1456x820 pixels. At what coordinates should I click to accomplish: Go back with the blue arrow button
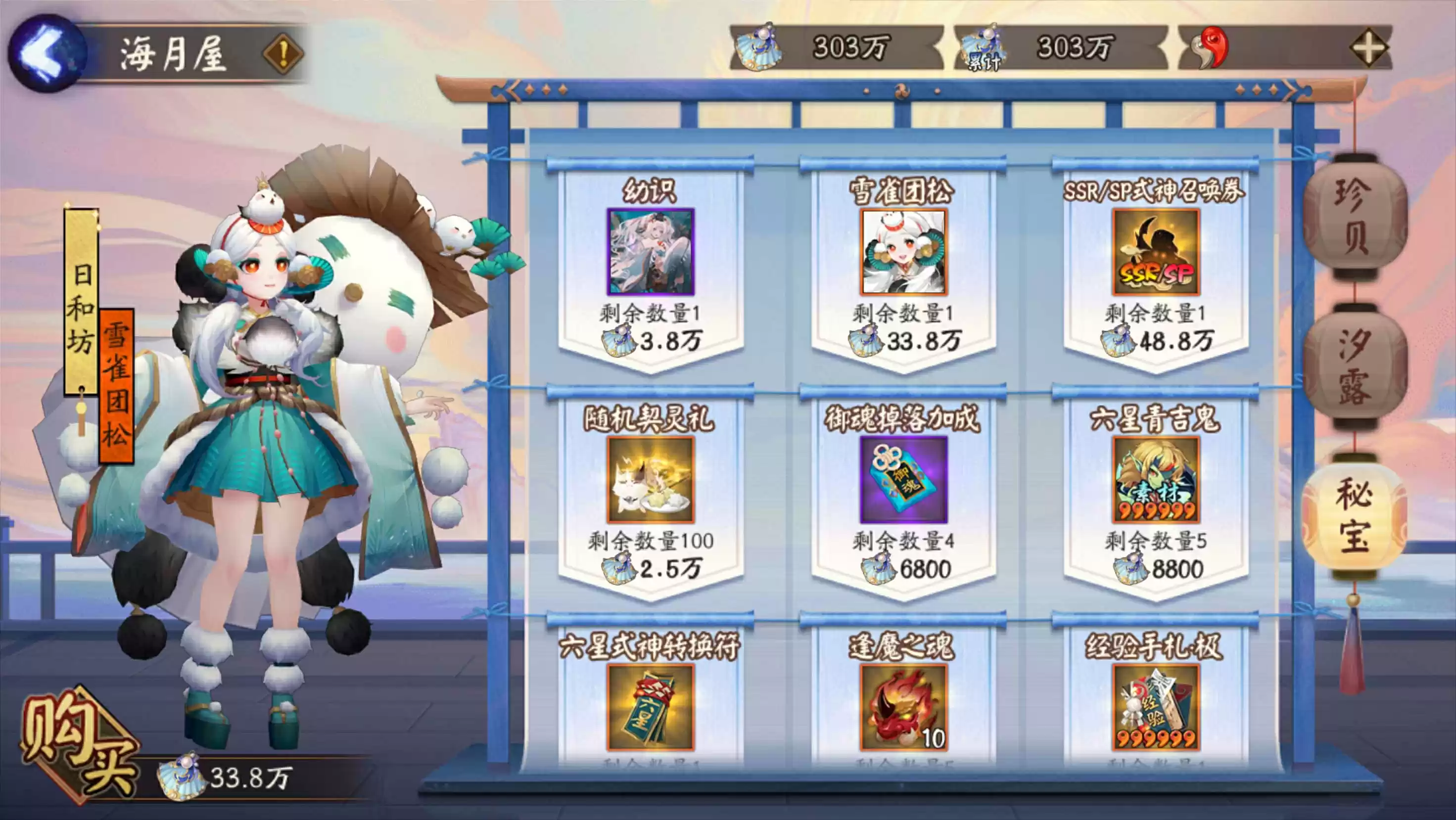pos(47,53)
